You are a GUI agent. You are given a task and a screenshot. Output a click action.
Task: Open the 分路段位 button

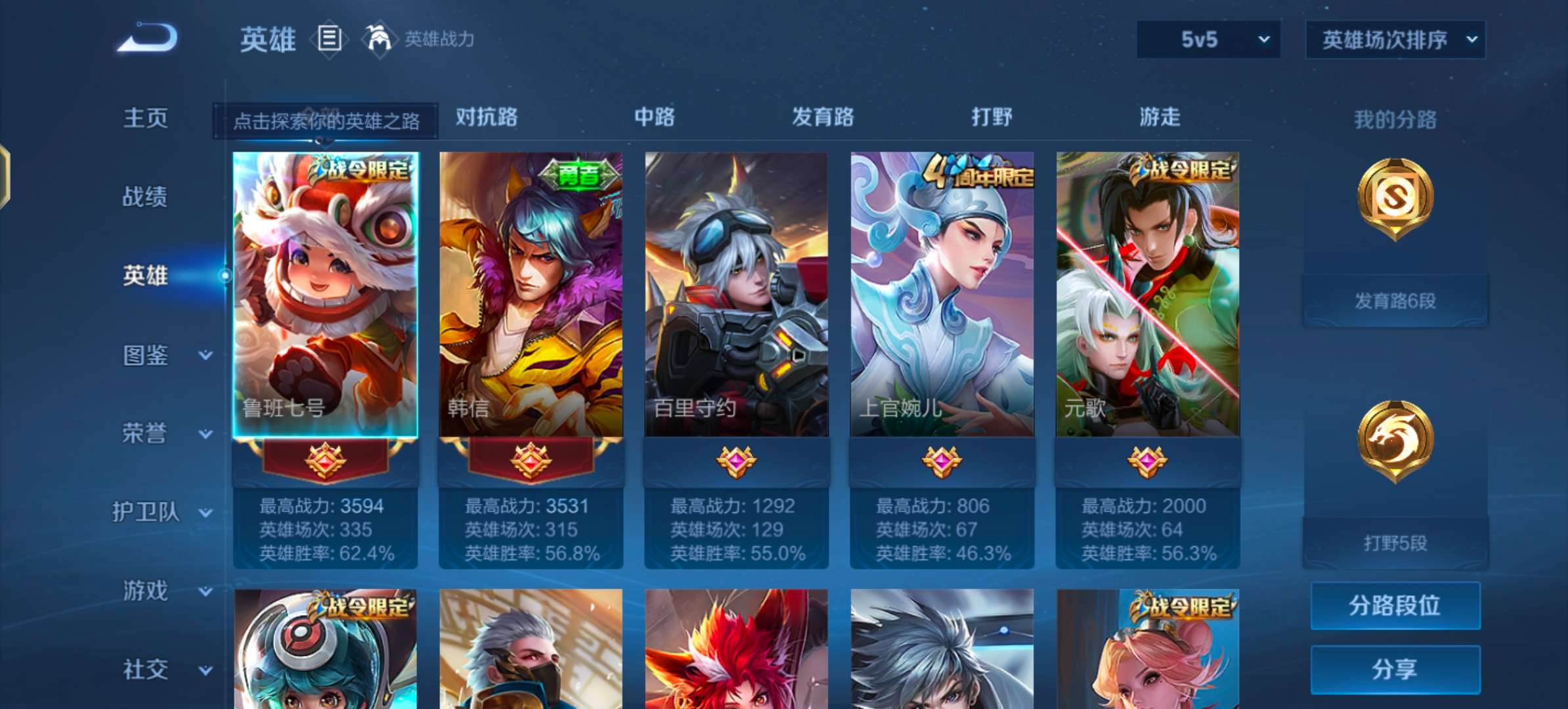[1395, 606]
